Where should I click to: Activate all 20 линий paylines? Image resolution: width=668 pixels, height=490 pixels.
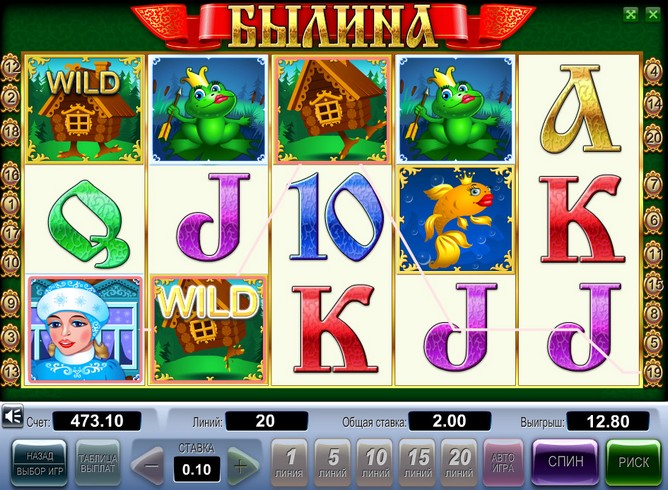click(x=461, y=463)
